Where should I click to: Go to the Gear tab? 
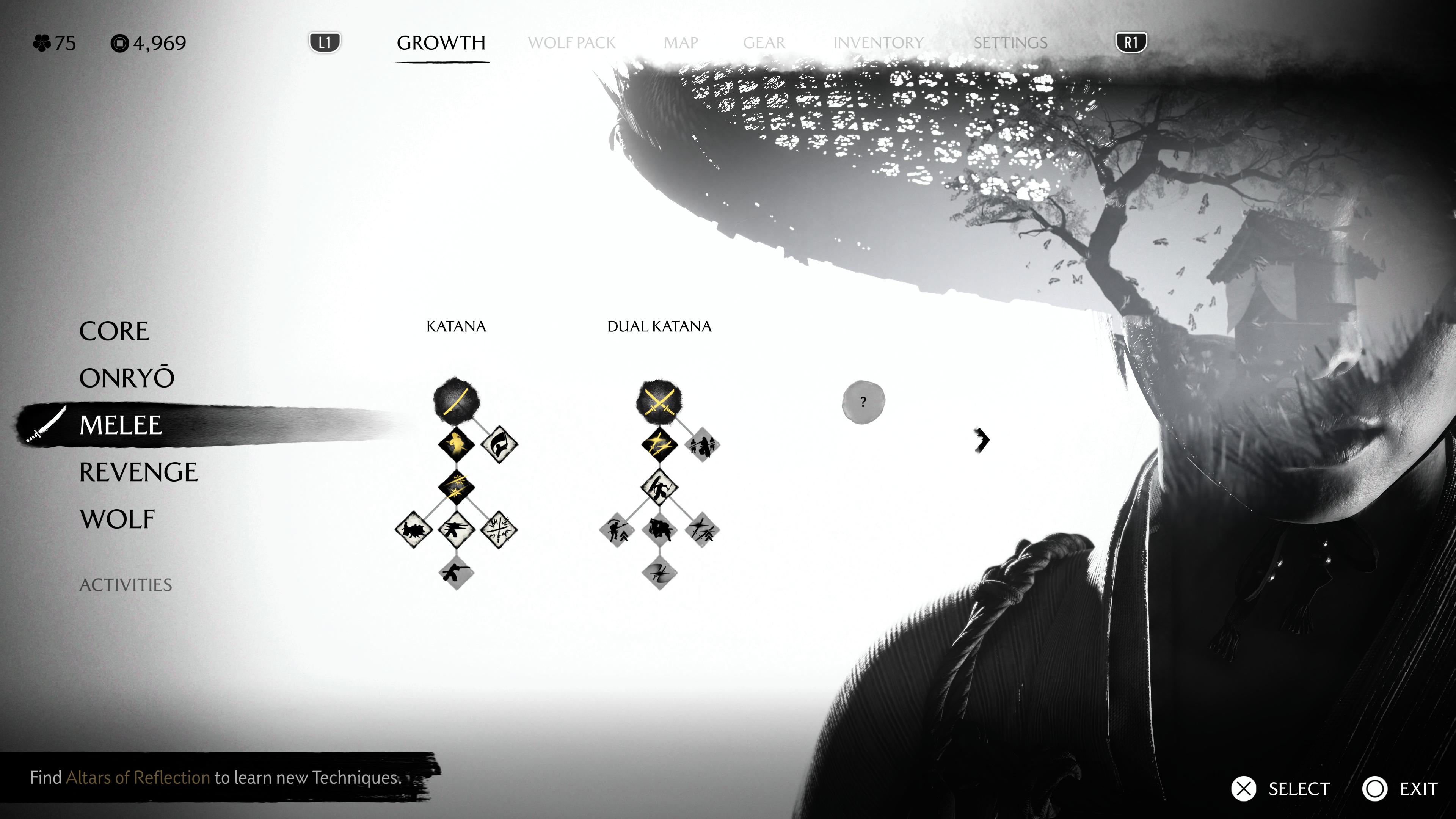pyautogui.click(x=764, y=43)
